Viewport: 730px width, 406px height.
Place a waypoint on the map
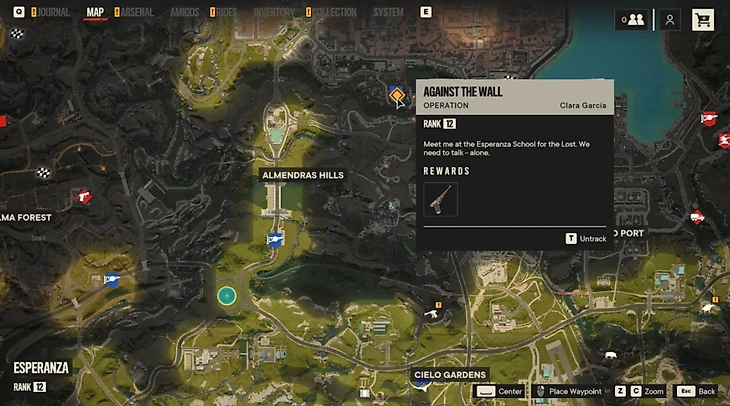(568, 391)
